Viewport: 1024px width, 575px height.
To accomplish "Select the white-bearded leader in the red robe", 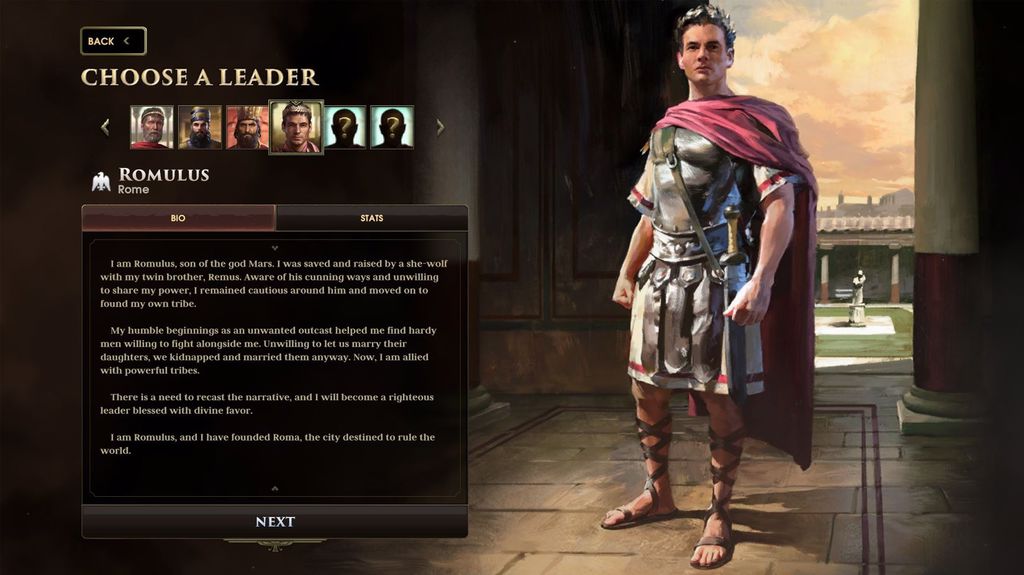I will [x=151, y=127].
